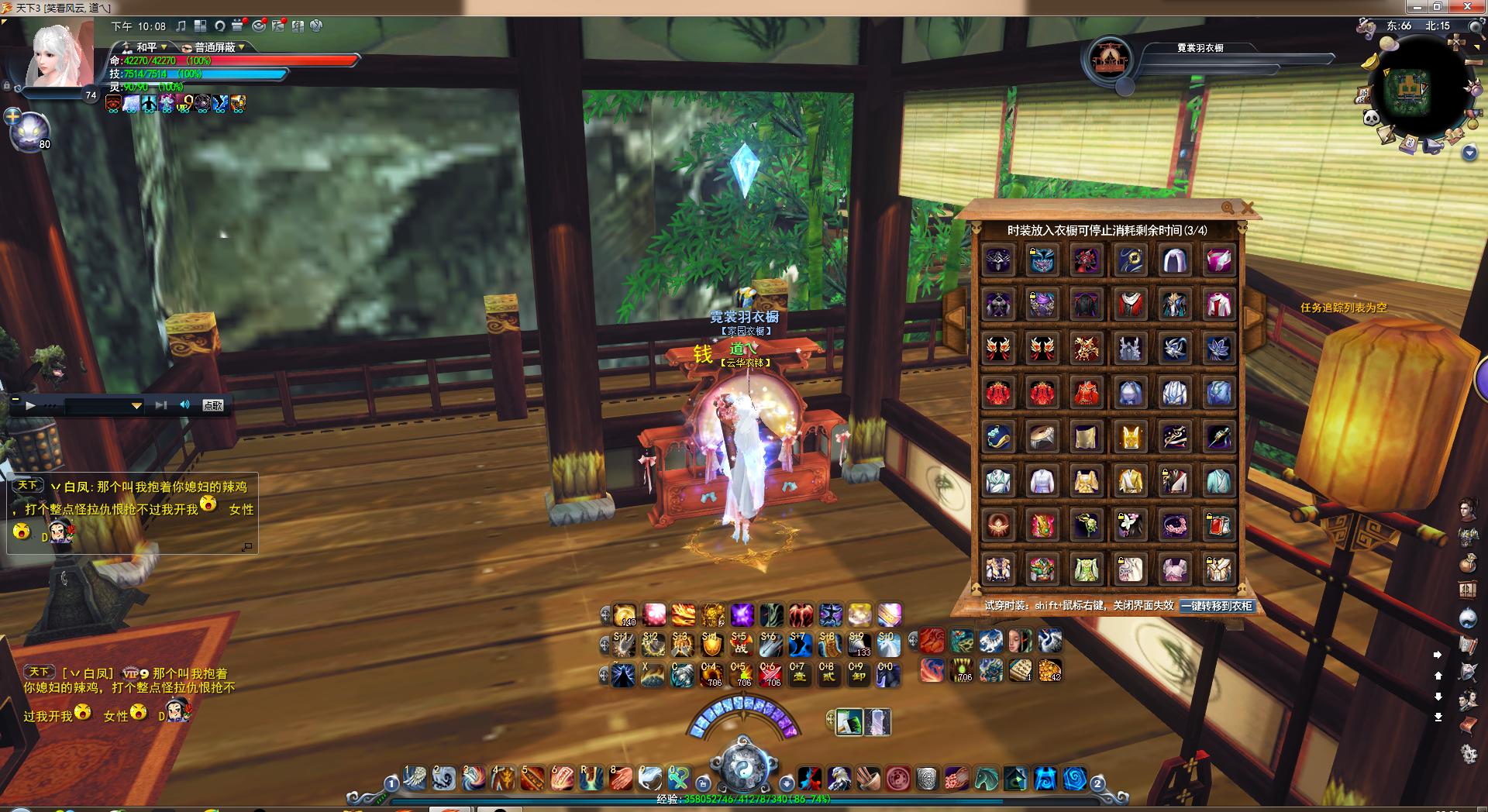Click the 点歌 song request button
Viewport: 1488px width, 812px height.
(x=212, y=405)
